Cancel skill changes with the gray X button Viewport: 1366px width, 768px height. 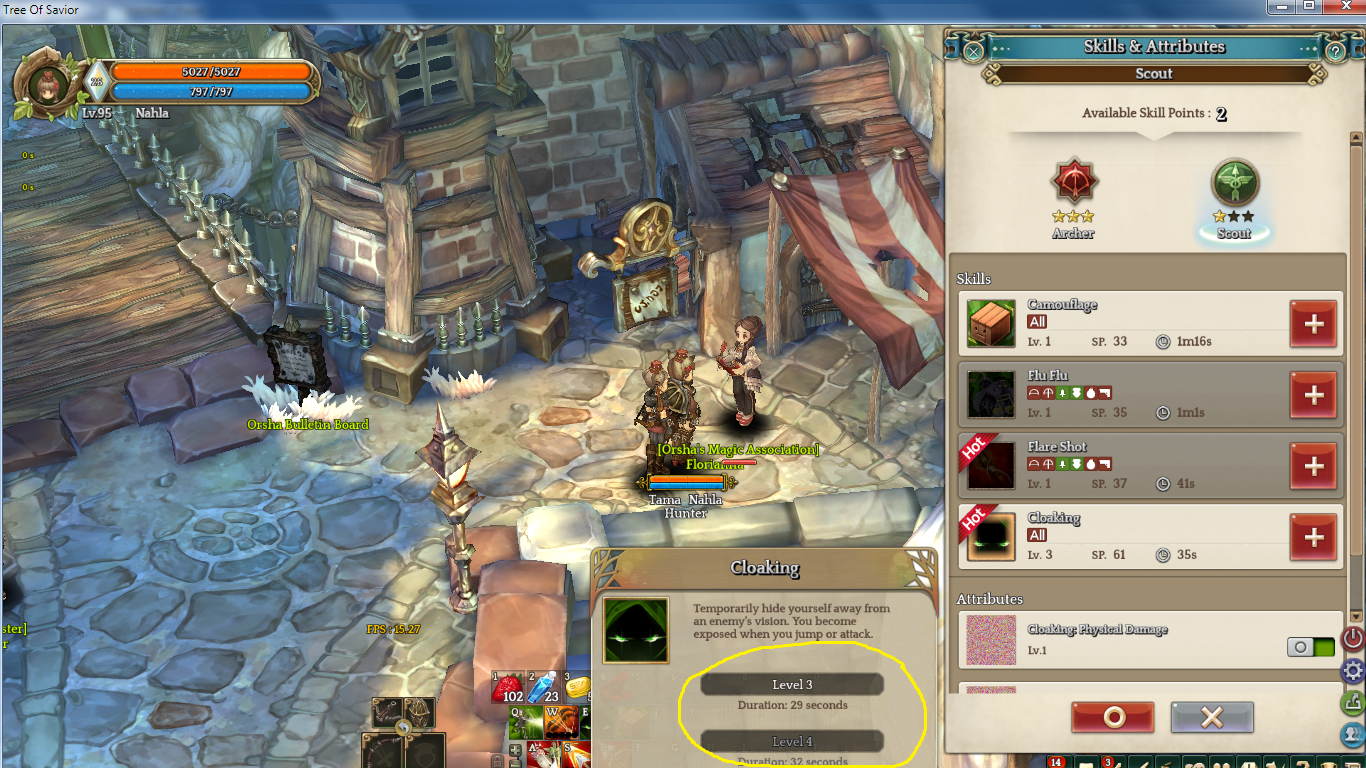click(x=1212, y=717)
